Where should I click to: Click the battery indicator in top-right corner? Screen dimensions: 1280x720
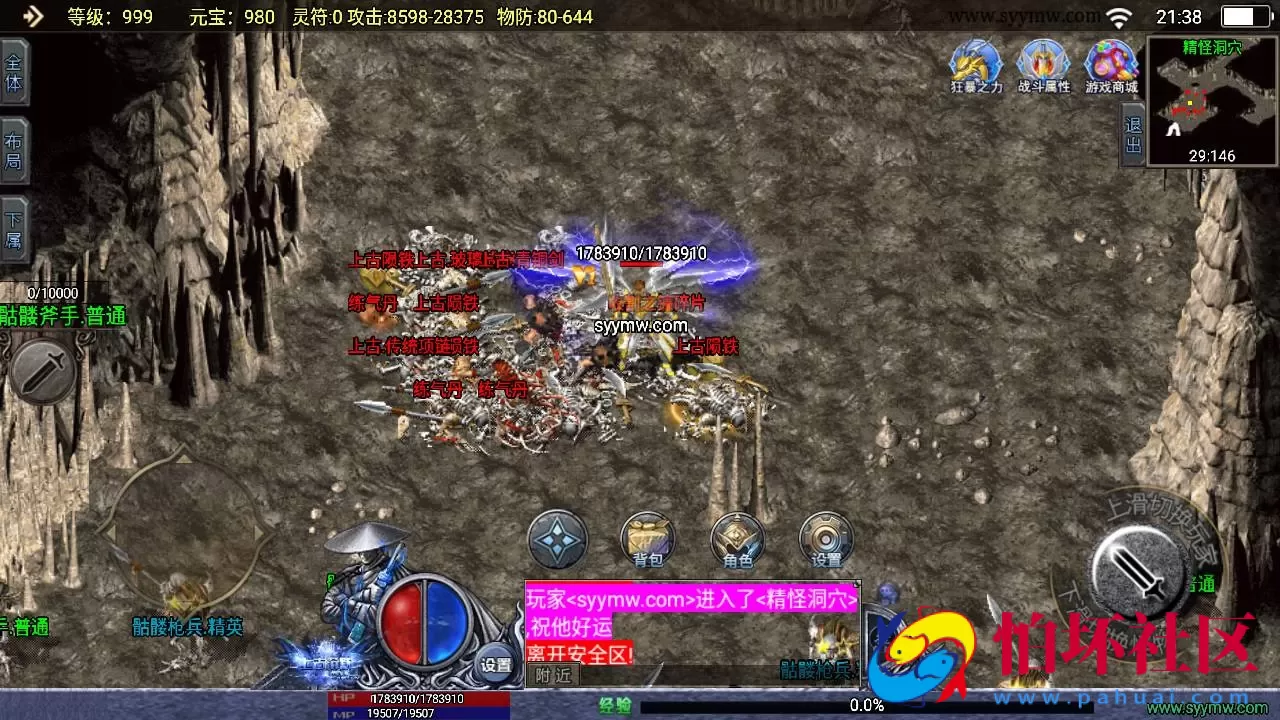pyautogui.click(x=1244, y=16)
